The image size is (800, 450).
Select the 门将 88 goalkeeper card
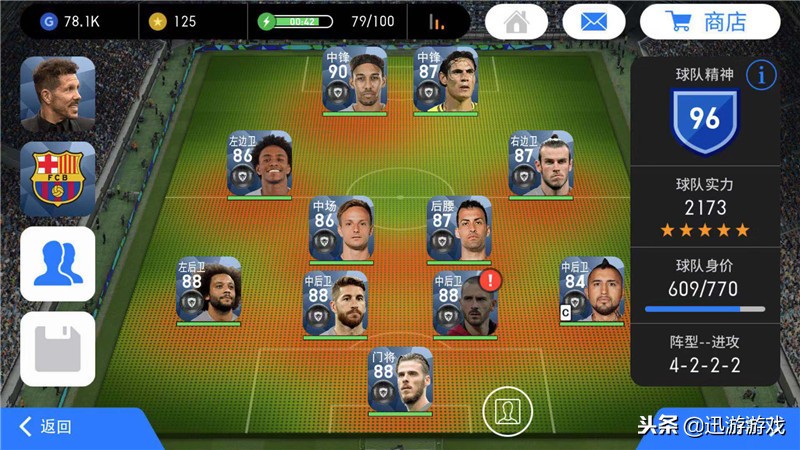(x=400, y=379)
